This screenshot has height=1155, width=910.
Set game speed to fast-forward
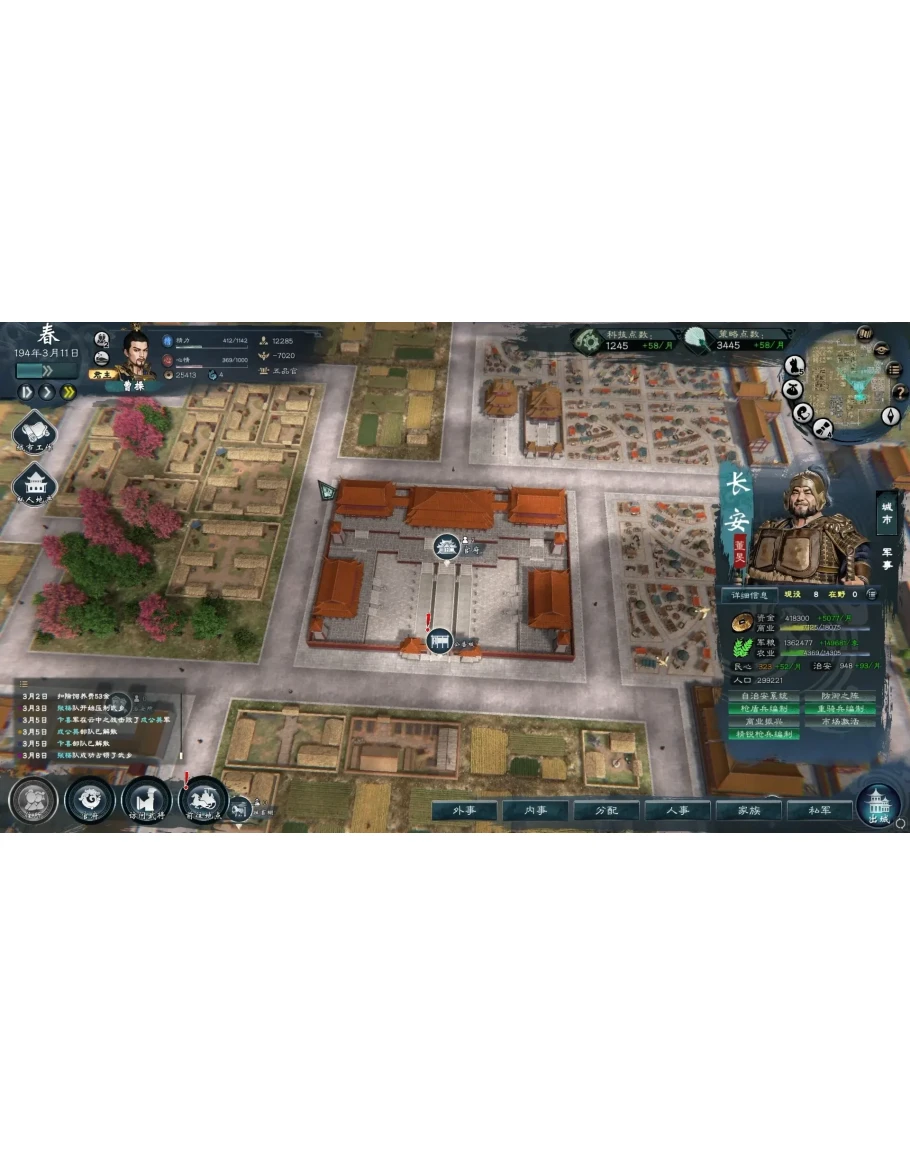[x=69, y=392]
